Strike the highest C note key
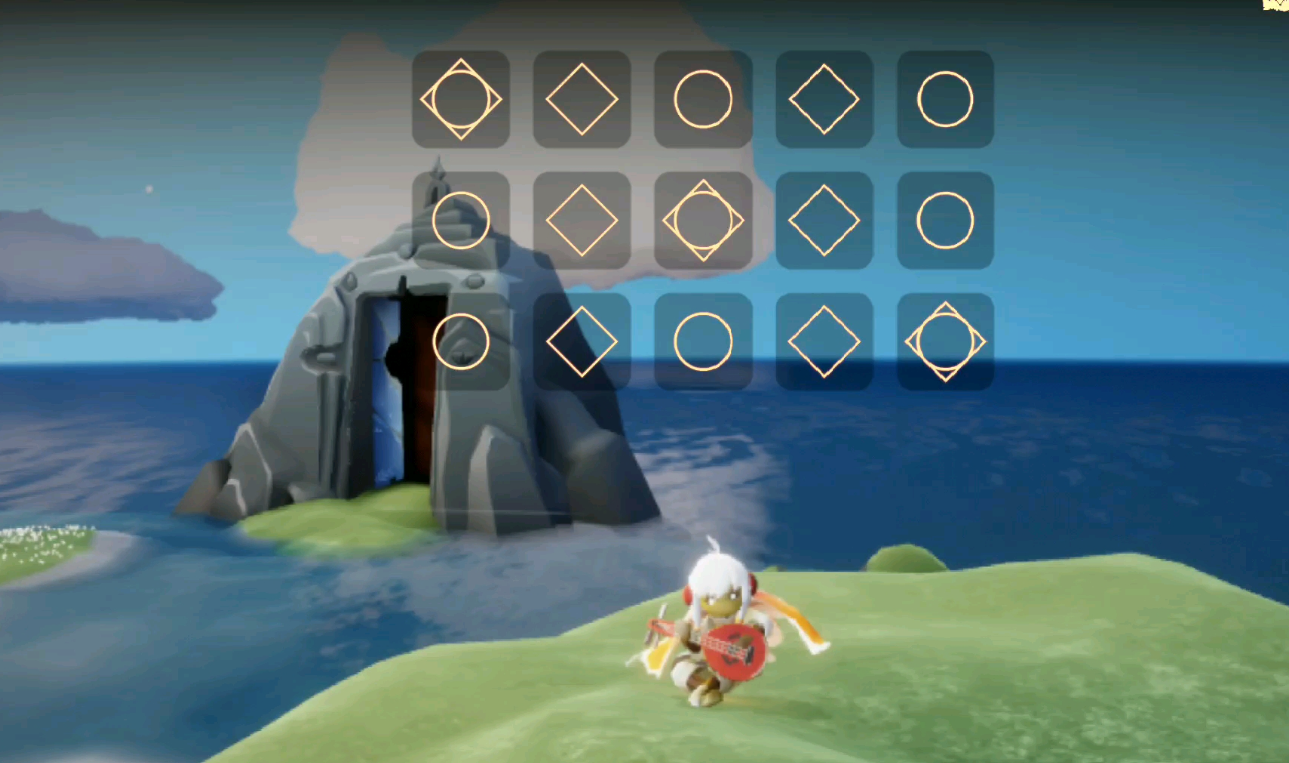The height and width of the screenshot is (763, 1289). click(945, 342)
